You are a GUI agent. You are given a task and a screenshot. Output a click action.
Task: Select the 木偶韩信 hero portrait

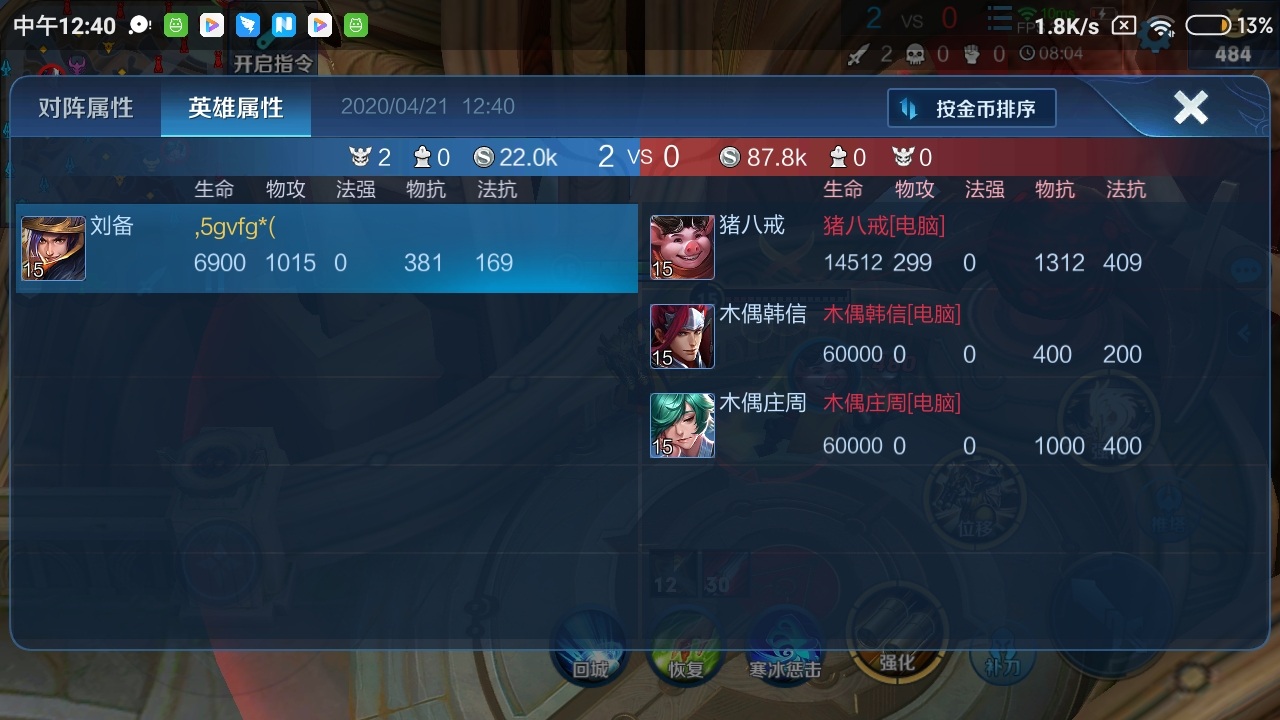click(x=682, y=336)
